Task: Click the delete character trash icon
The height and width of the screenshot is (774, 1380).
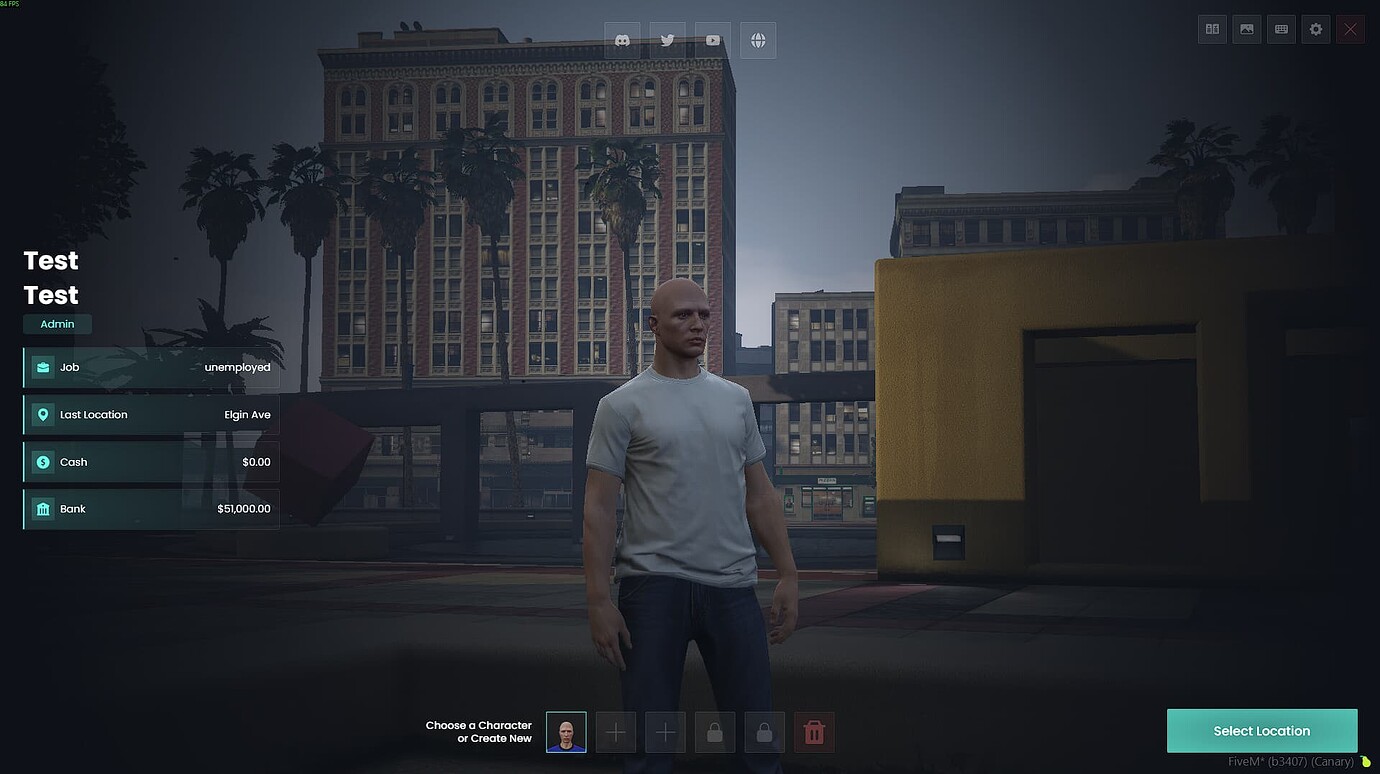Action: tap(814, 732)
